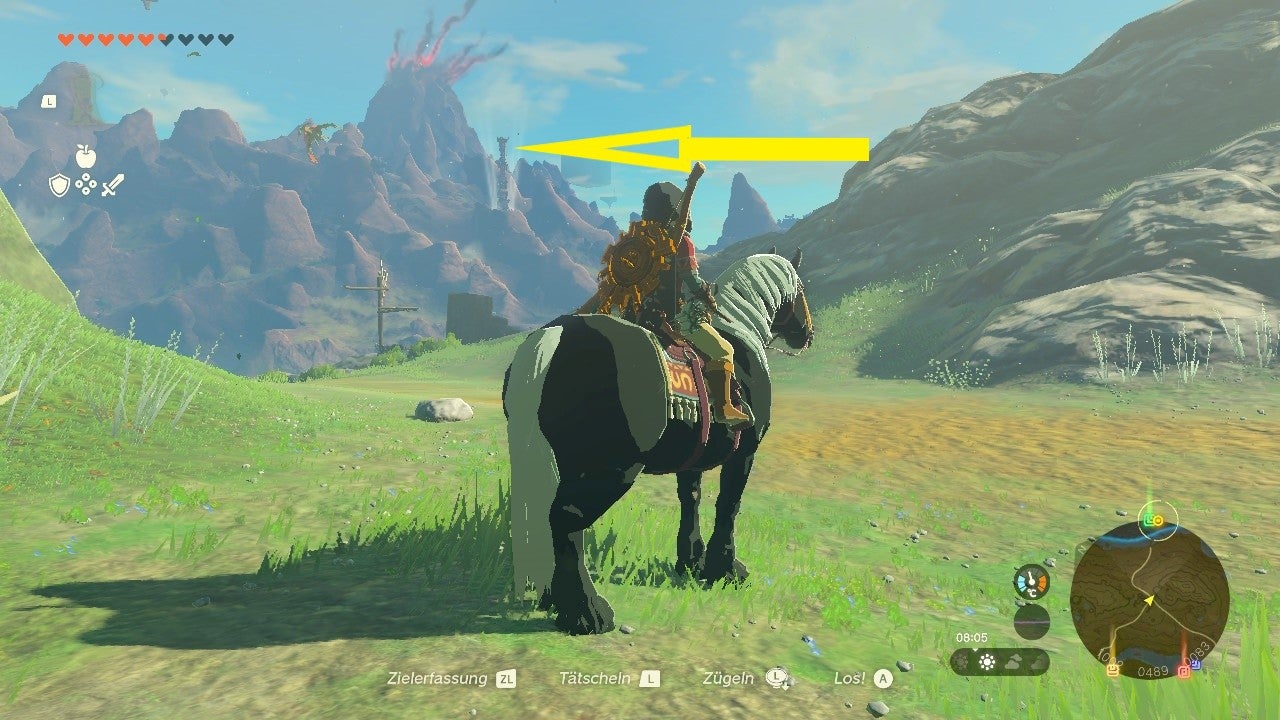Select the red destination pin on the minimap
Screen dimensions: 1280x720
(1184, 670)
